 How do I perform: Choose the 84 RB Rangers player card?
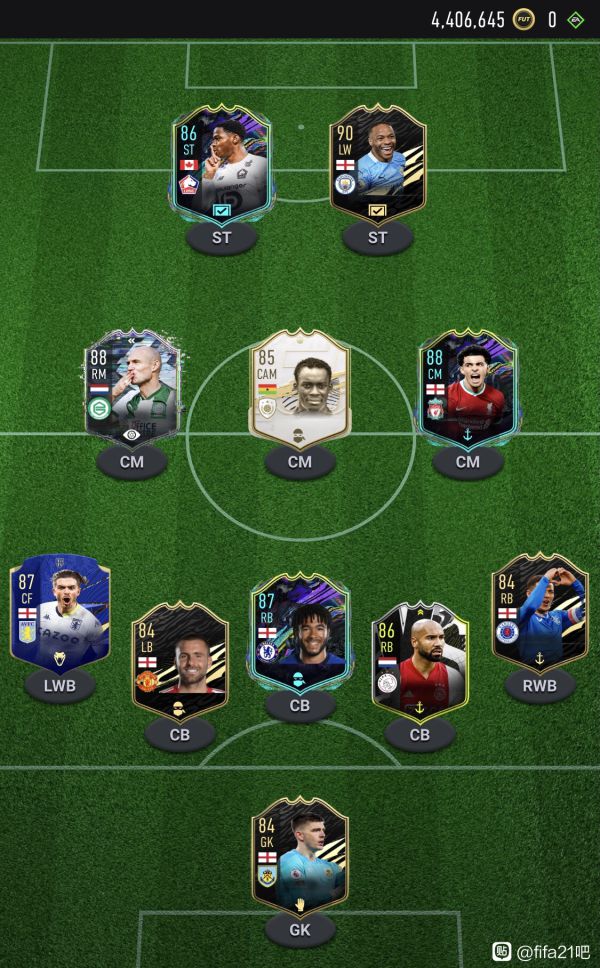(x=540, y=612)
